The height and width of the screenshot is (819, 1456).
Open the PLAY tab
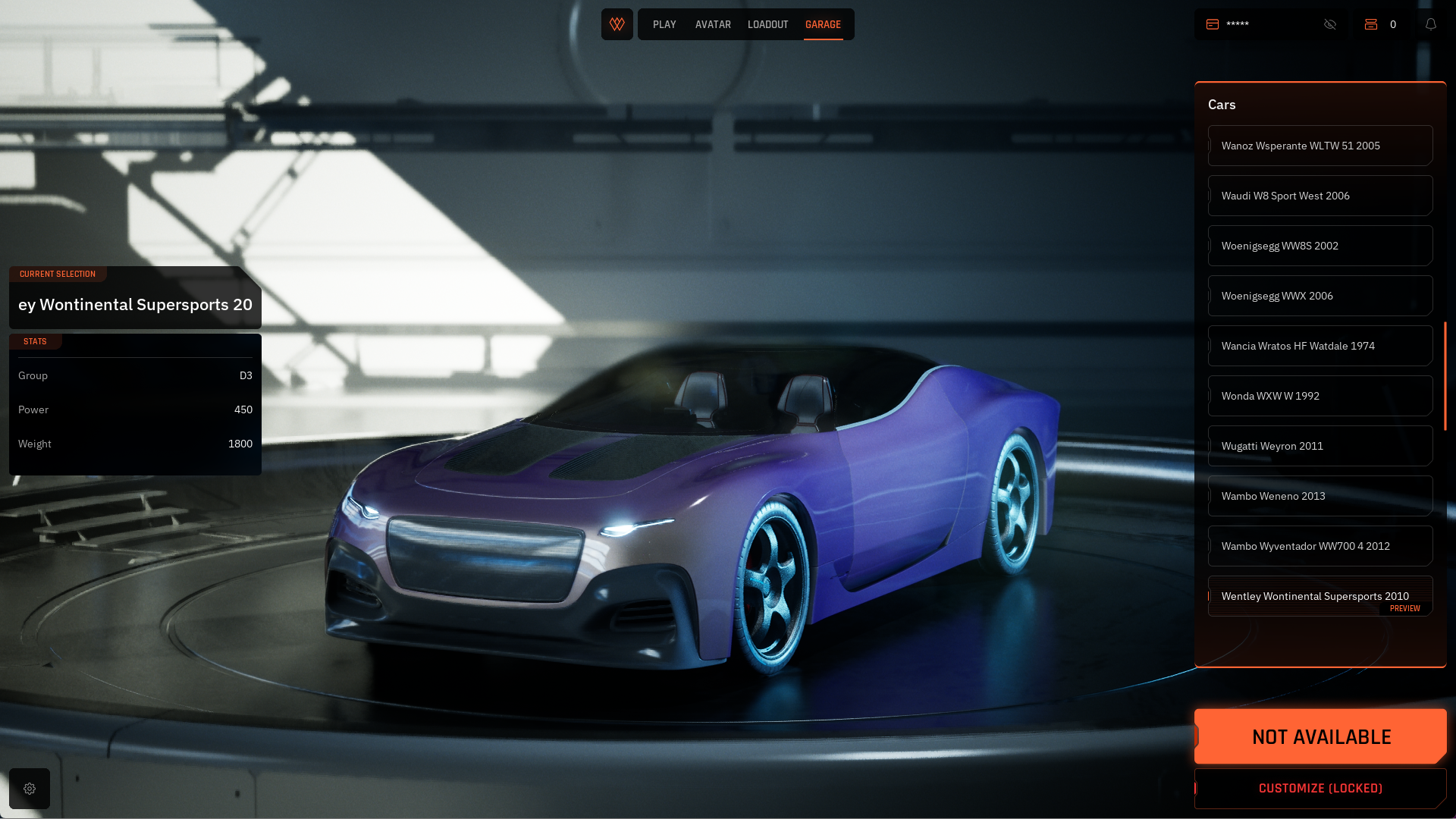click(x=664, y=25)
